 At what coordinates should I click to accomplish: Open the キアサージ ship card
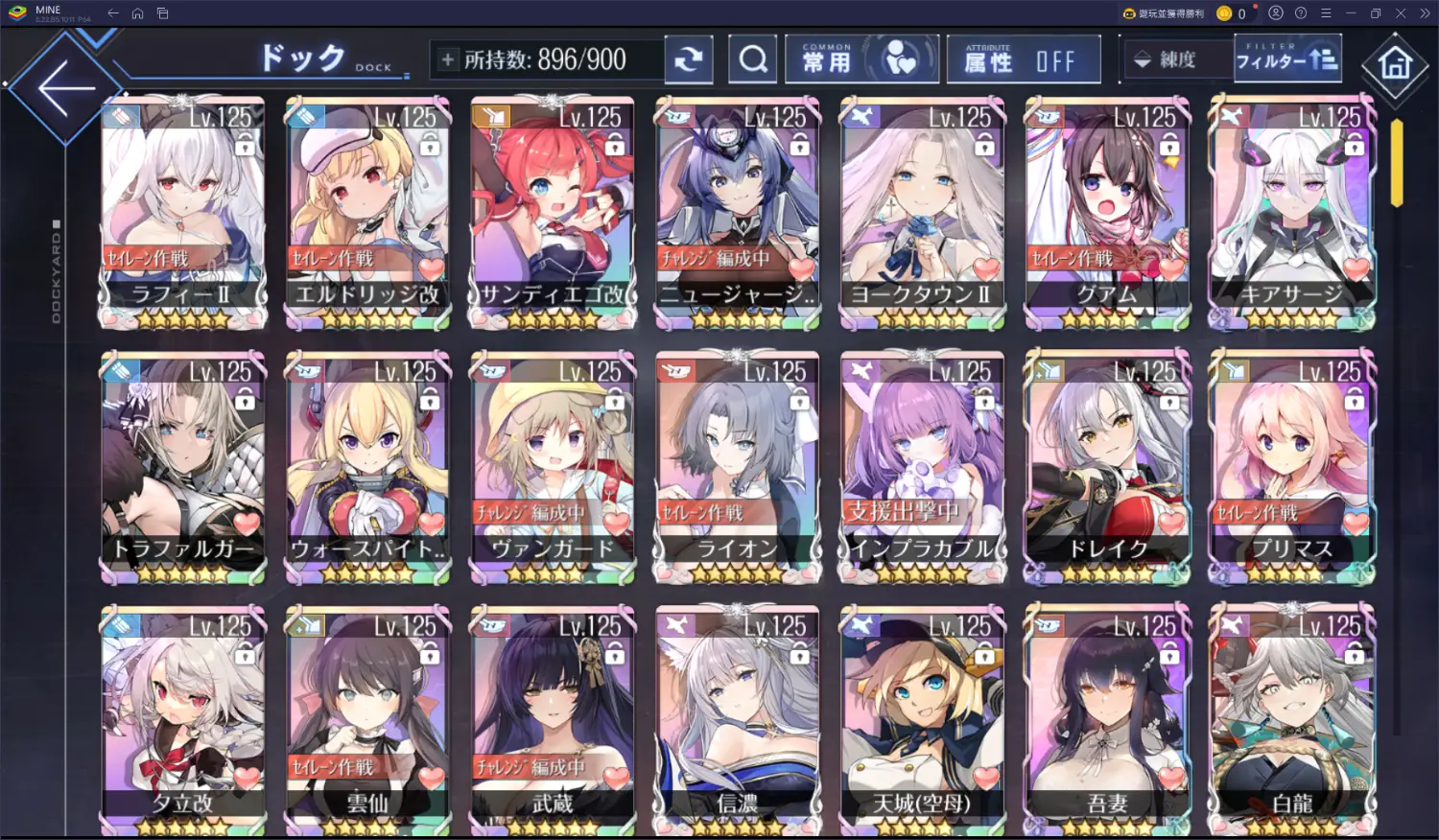click(x=1292, y=211)
